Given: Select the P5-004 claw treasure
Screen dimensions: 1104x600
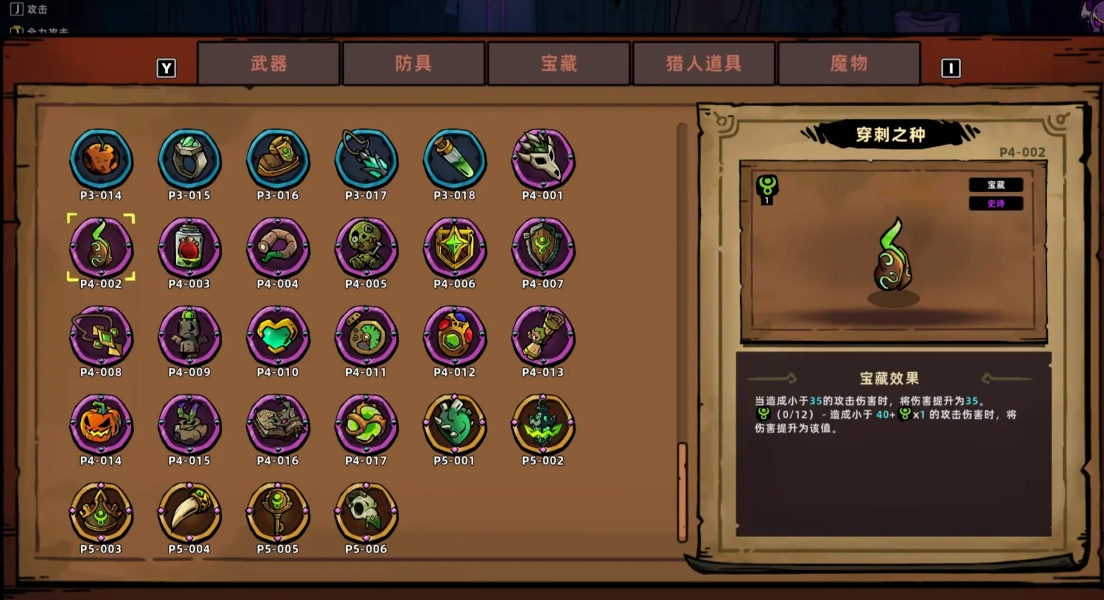Looking at the screenshot, I should point(189,512).
